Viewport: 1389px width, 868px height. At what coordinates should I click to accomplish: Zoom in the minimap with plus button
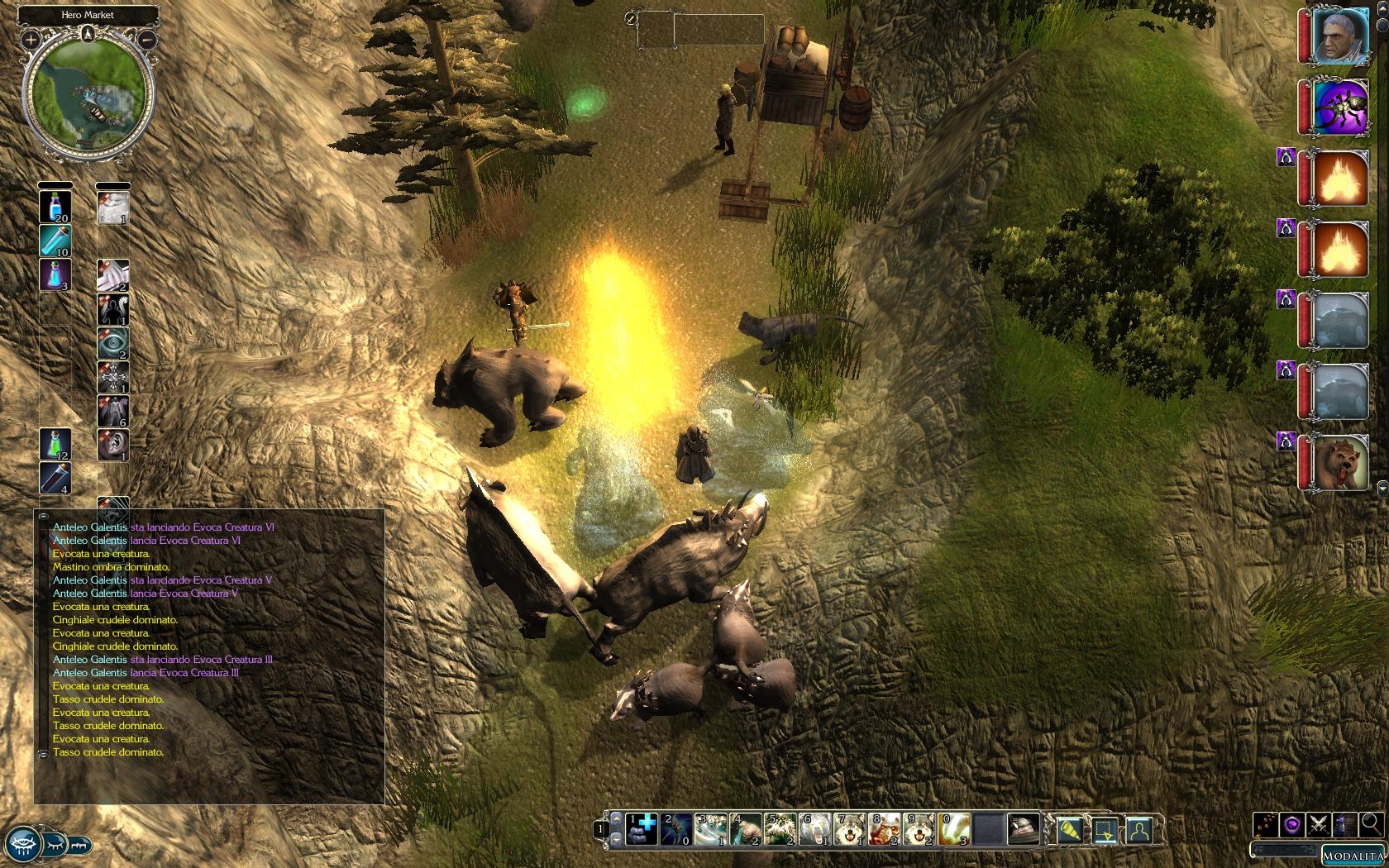click(31, 39)
